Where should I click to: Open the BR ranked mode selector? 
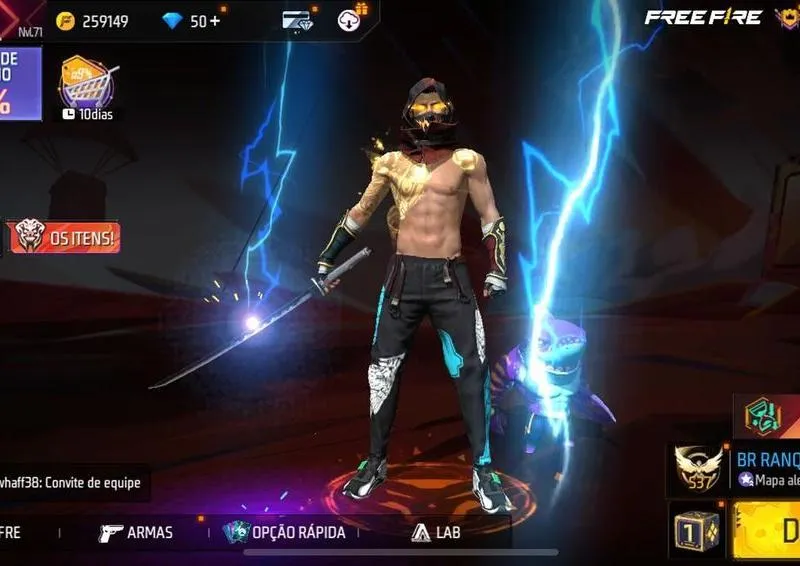766,468
